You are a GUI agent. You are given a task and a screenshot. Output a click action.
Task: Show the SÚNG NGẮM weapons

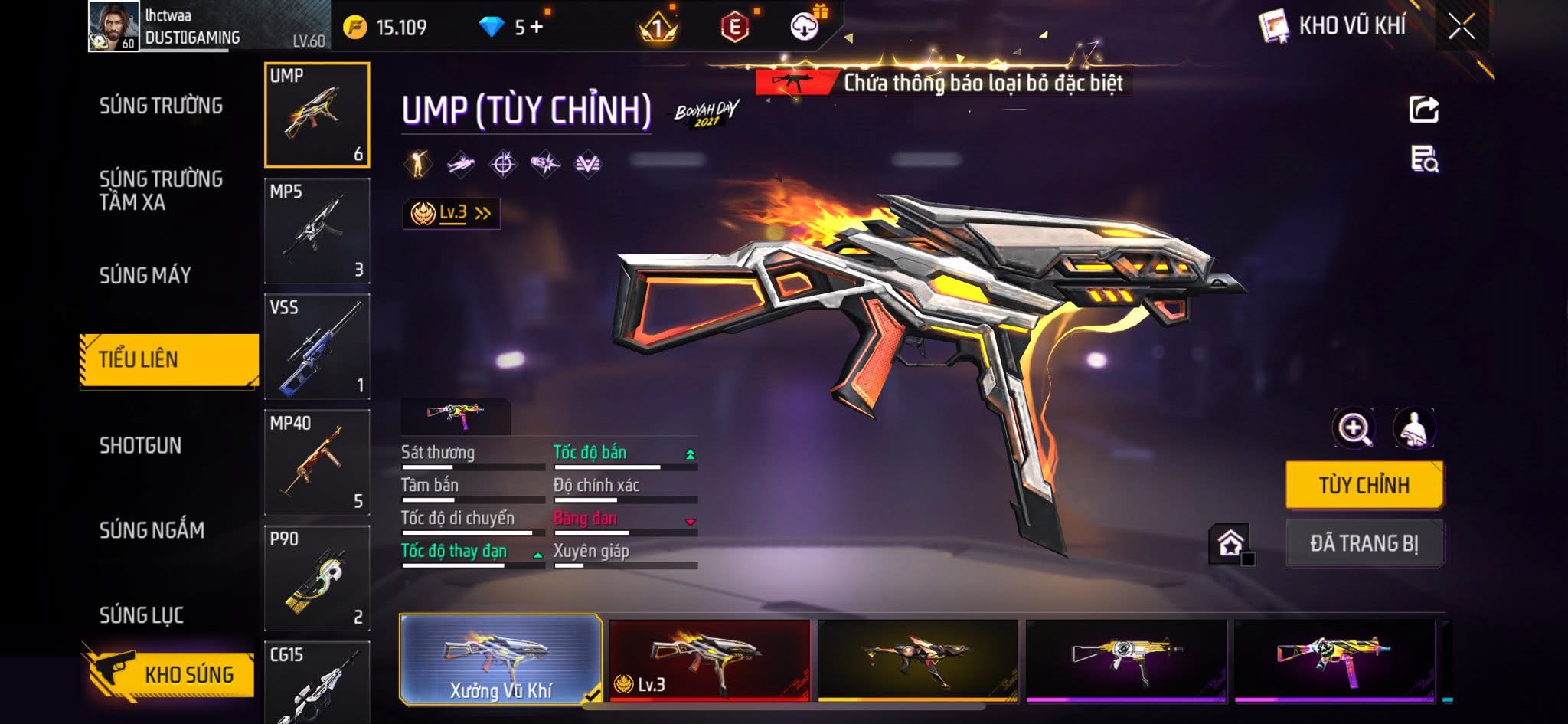coord(152,529)
